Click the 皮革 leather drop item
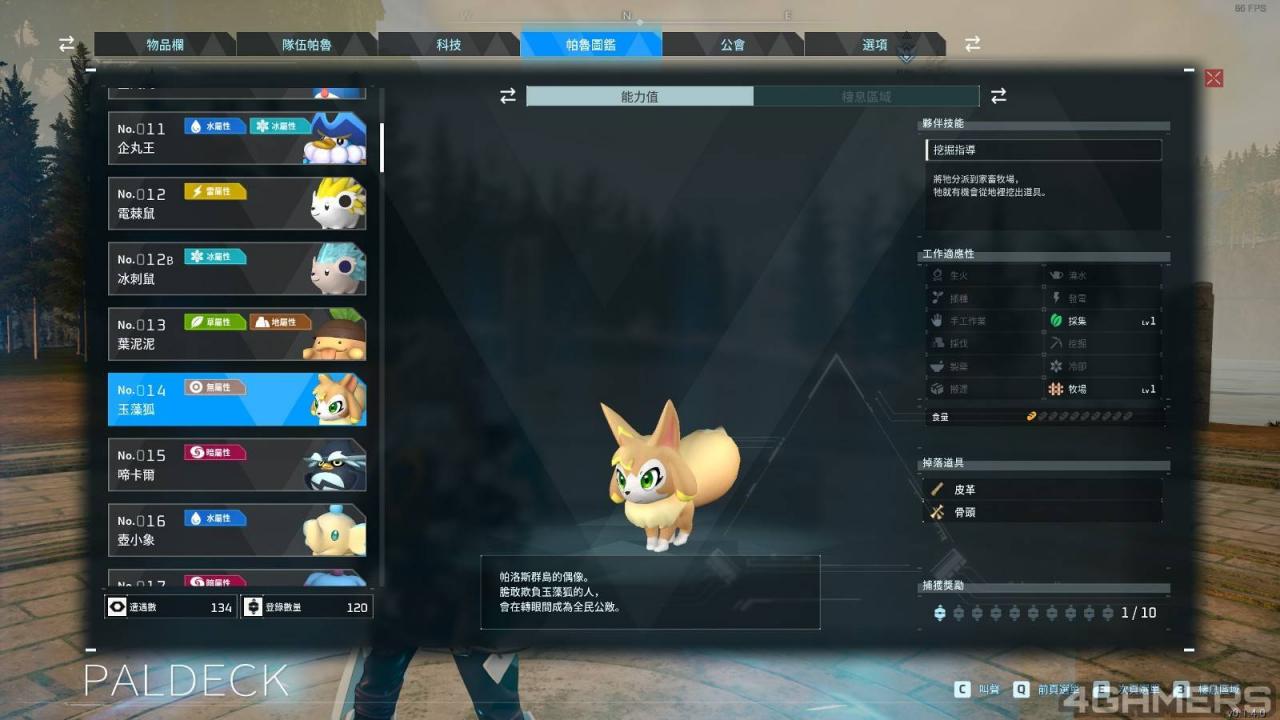 point(1043,490)
